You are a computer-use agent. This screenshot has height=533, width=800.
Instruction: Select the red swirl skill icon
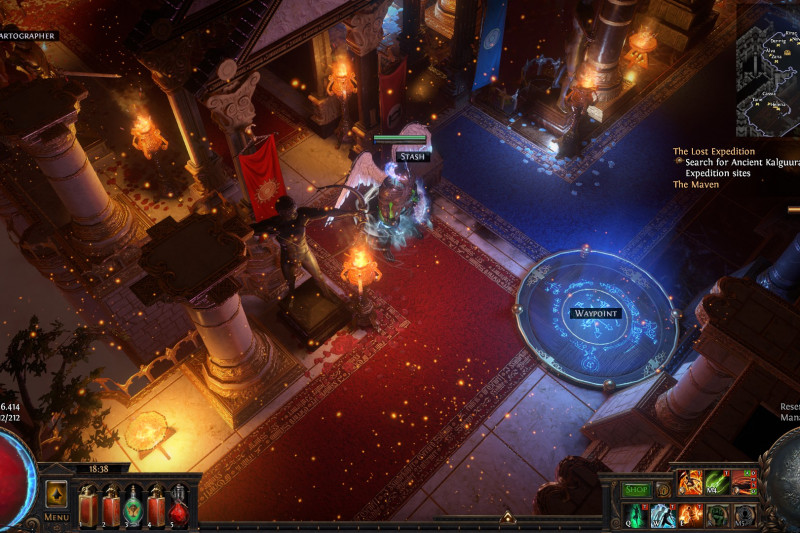tap(743, 482)
